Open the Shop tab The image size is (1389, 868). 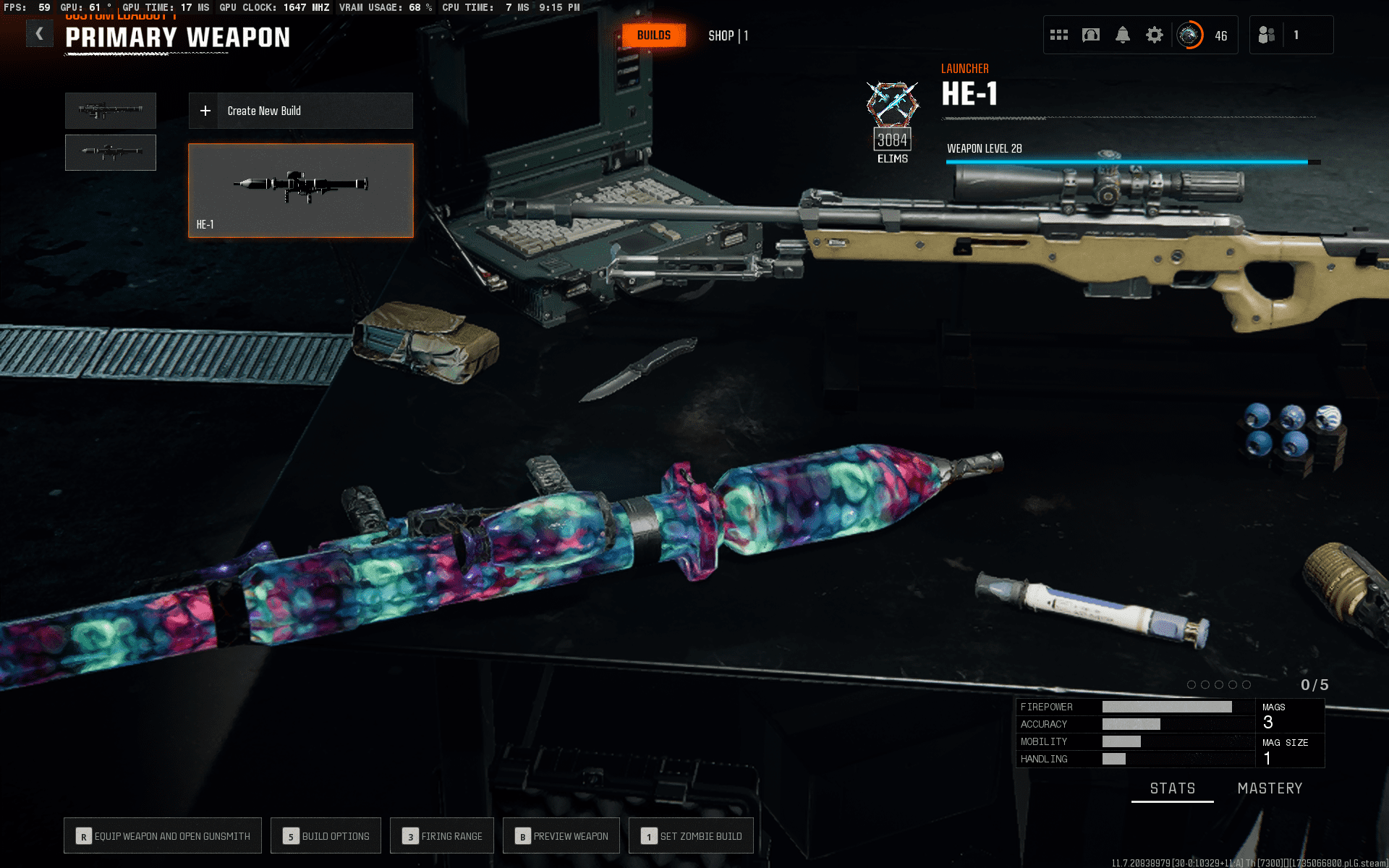point(728,35)
